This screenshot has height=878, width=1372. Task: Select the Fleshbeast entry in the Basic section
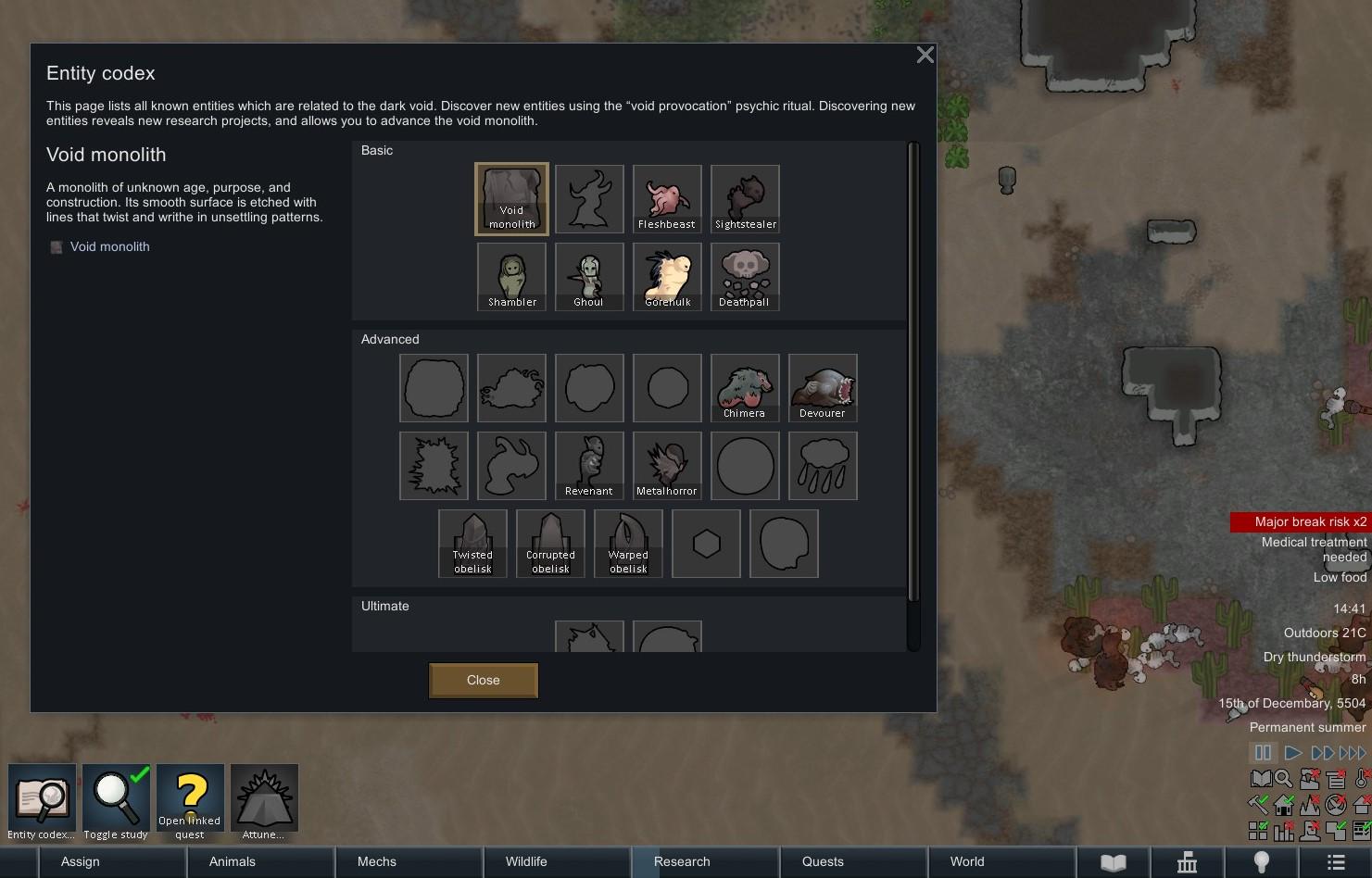click(666, 198)
